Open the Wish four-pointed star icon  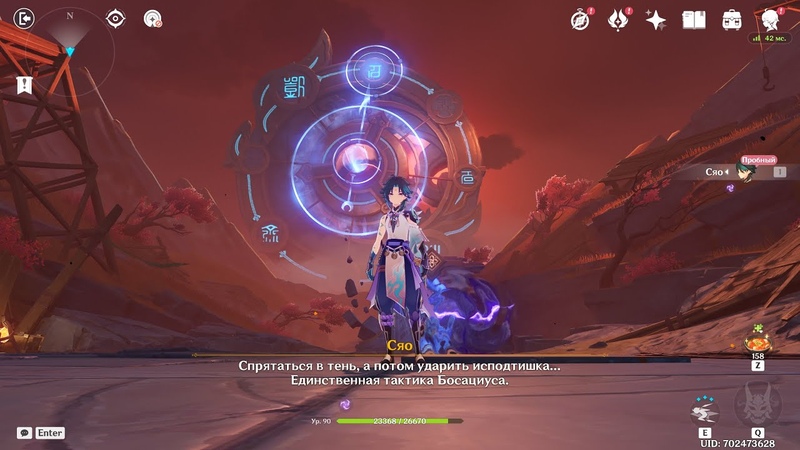(x=656, y=19)
